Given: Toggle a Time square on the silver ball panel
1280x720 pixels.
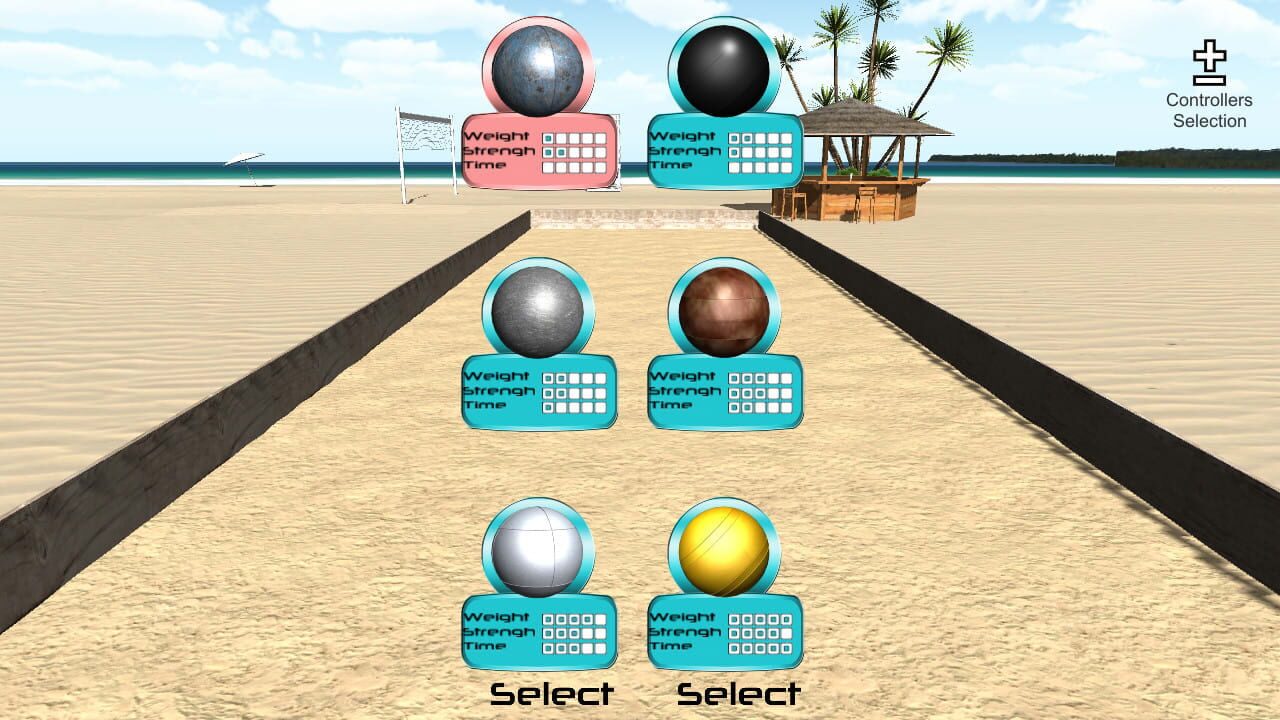Looking at the screenshot, I should click(x=550, y=407).
